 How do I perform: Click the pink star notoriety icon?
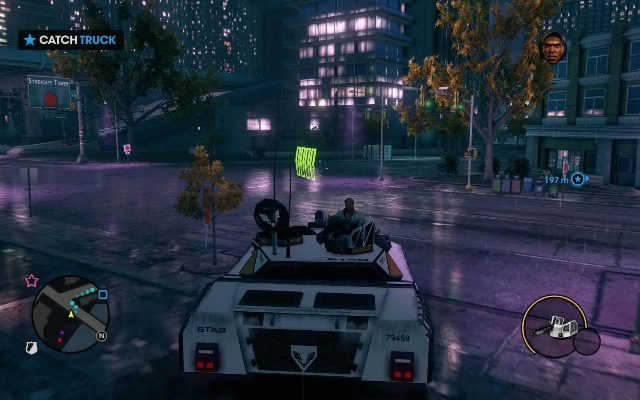click(32, 281)
